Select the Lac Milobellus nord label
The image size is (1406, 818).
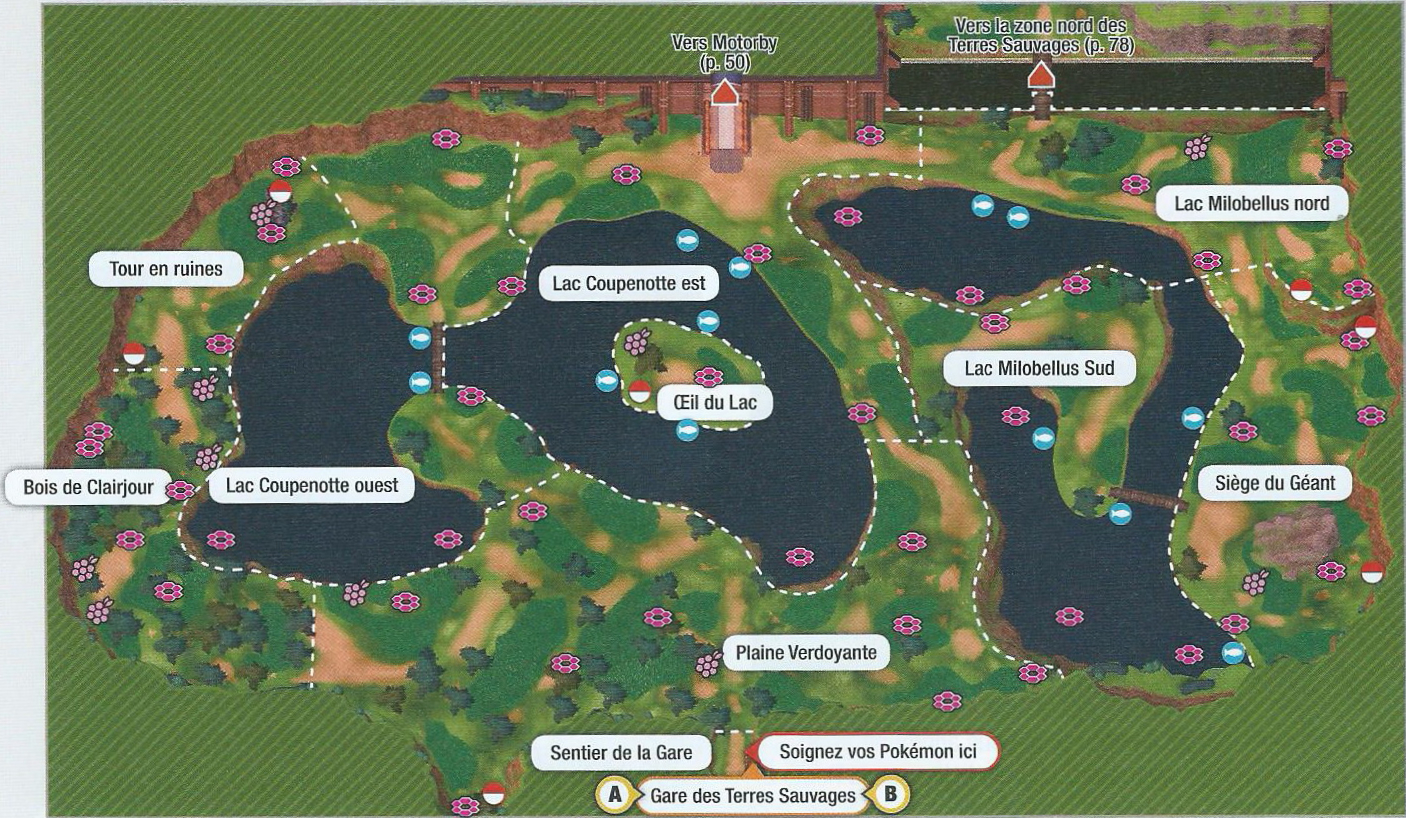[x=1251, y=204]
